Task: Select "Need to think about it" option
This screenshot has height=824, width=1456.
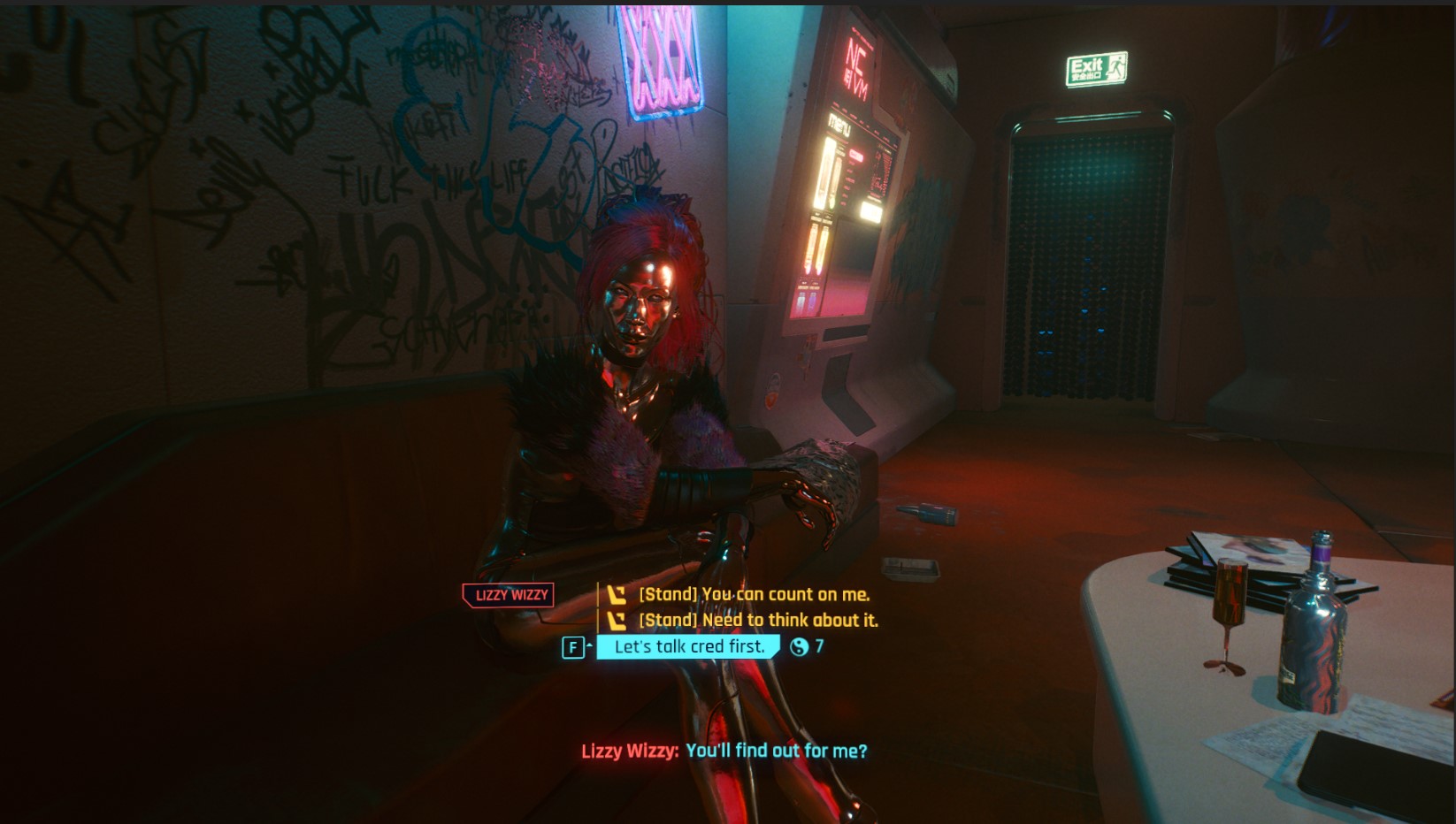Action: (x=758, y=621)
